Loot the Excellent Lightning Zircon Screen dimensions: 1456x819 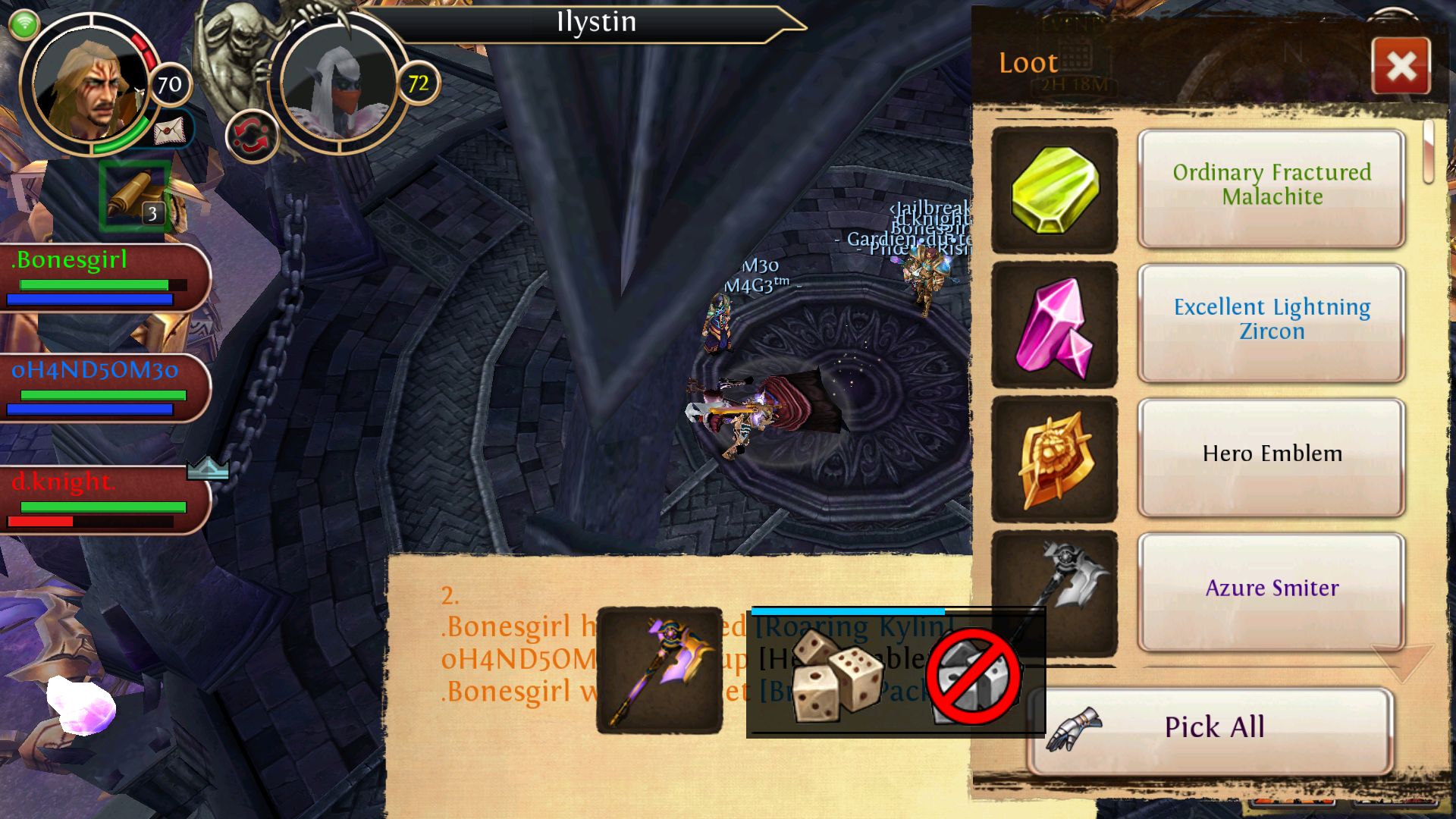(1271, 322)
